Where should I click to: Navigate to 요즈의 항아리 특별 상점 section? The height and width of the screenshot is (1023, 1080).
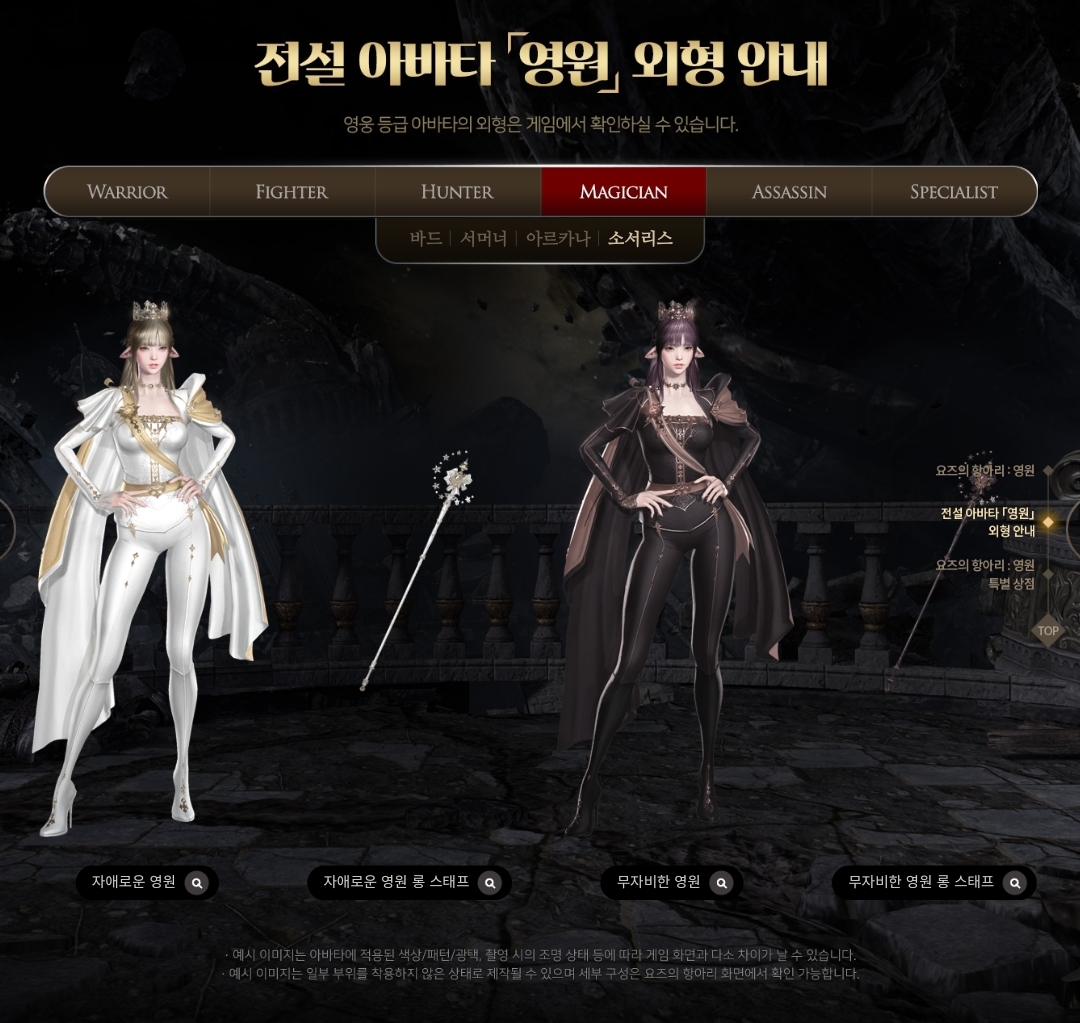pos(986,574)
